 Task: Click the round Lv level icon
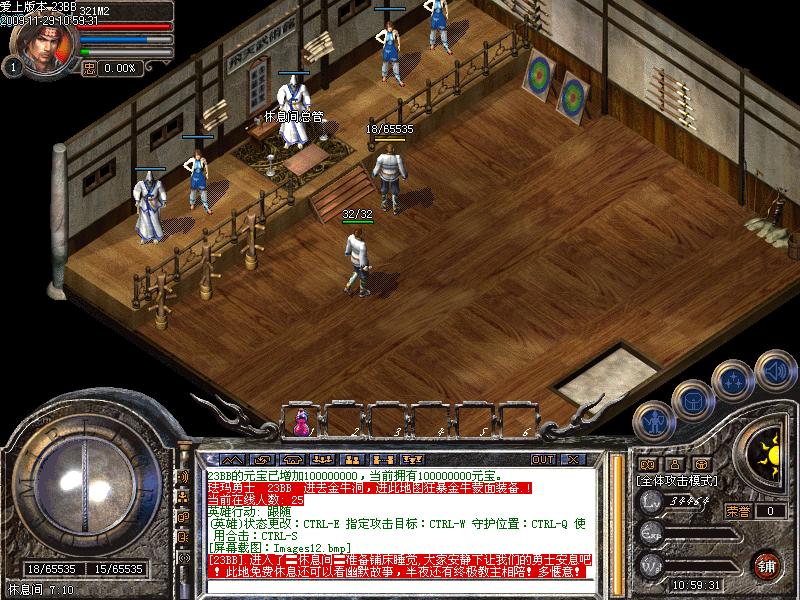(x=651, y=501)
